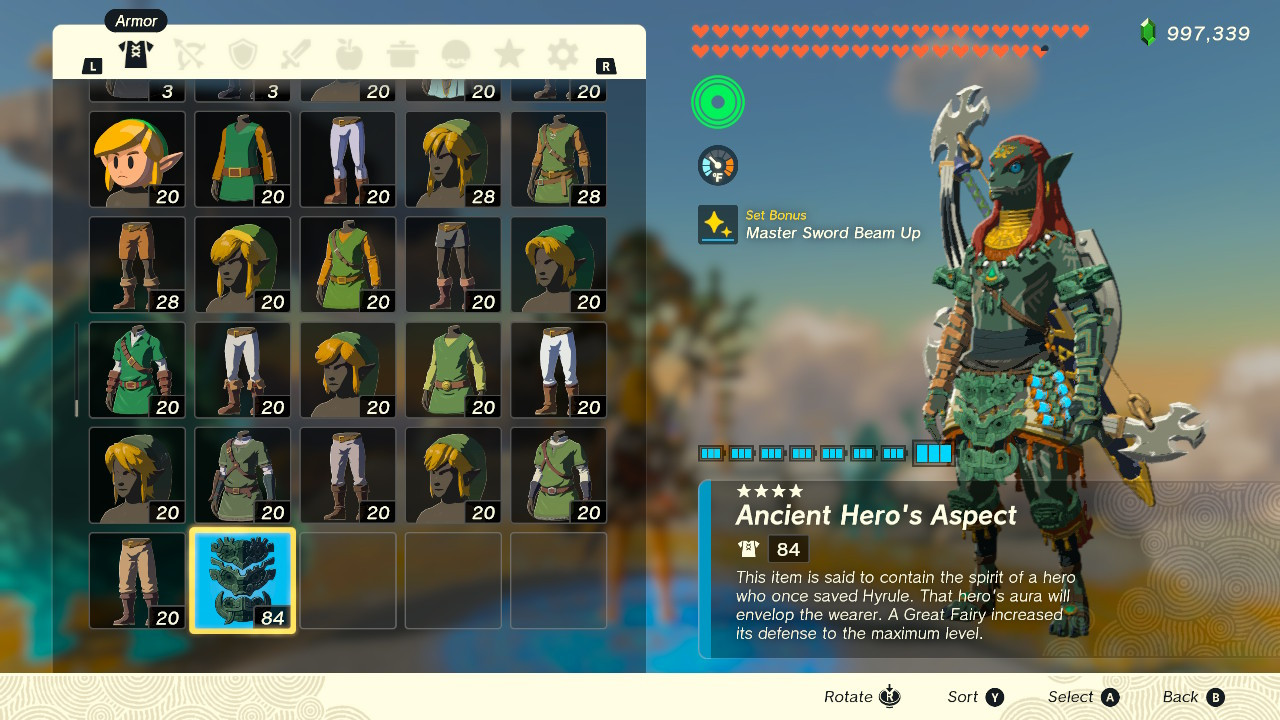Click the highlighted battery slot group

[932, 452]
